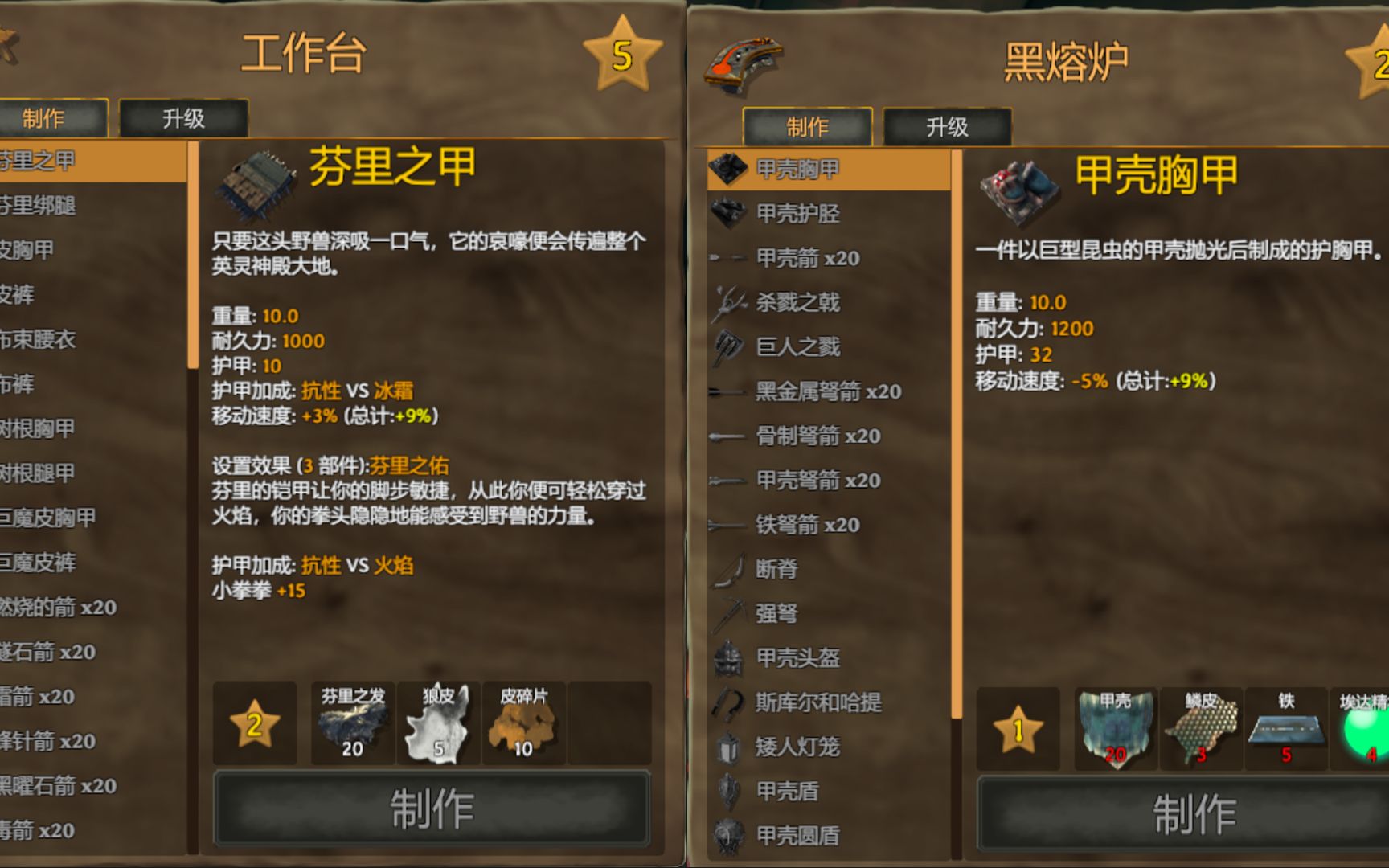Select the 甲壳胸甲 chestplate icon in the list
Image resolution: width=1389 pixels, height=868 pixels.
pos(728,170)
